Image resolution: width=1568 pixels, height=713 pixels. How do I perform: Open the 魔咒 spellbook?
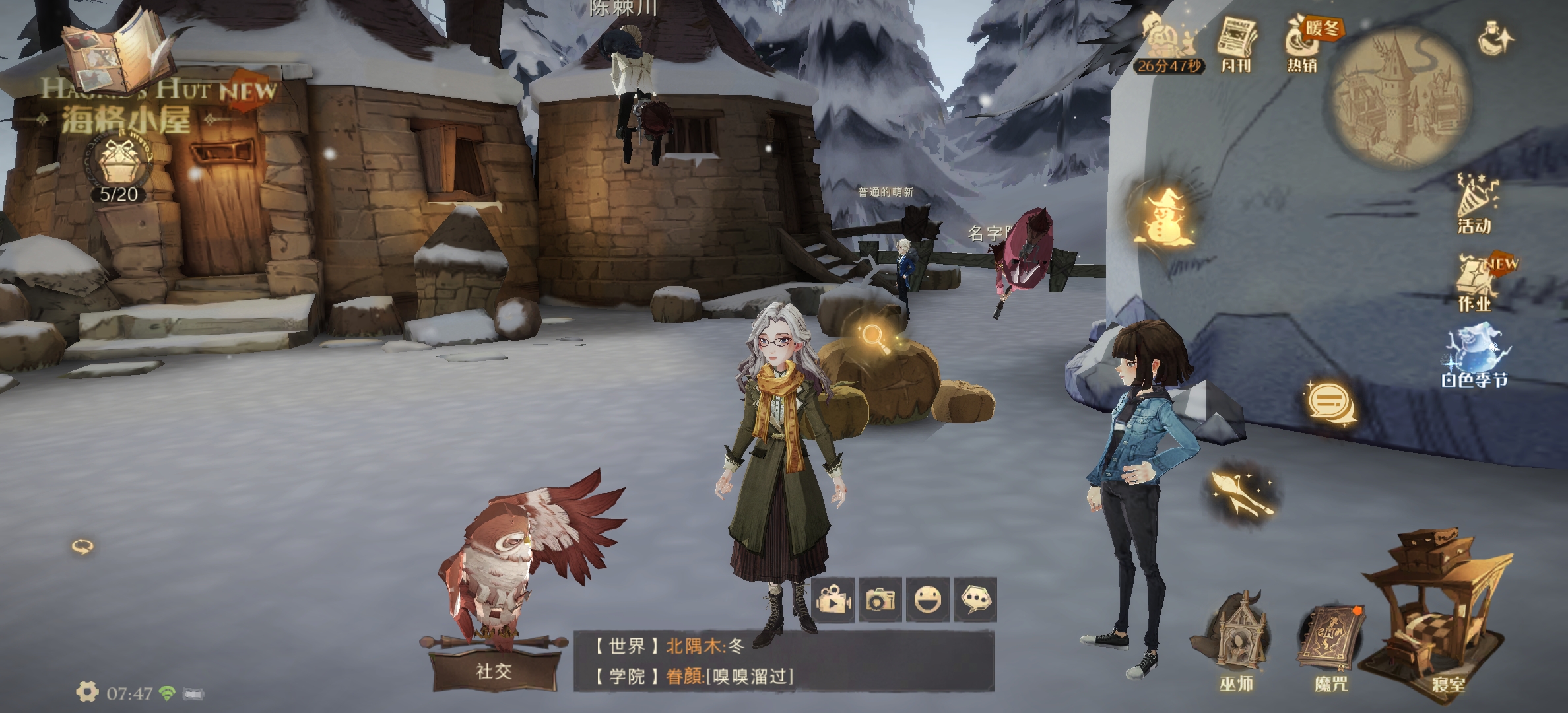point(1330,642)
